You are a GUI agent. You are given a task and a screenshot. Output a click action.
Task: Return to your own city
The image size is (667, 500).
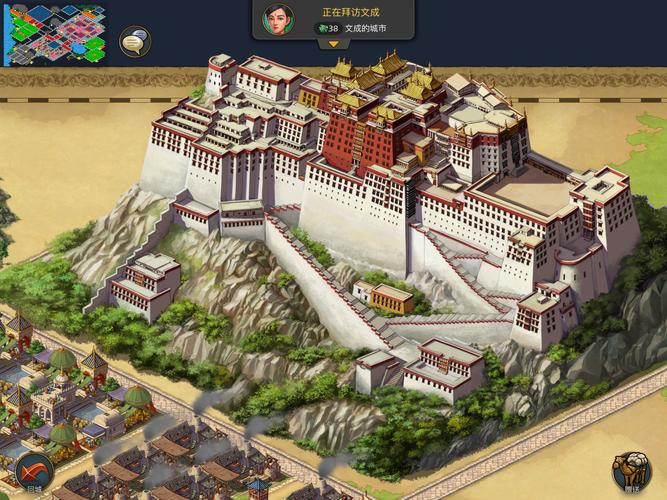(33, 470)
